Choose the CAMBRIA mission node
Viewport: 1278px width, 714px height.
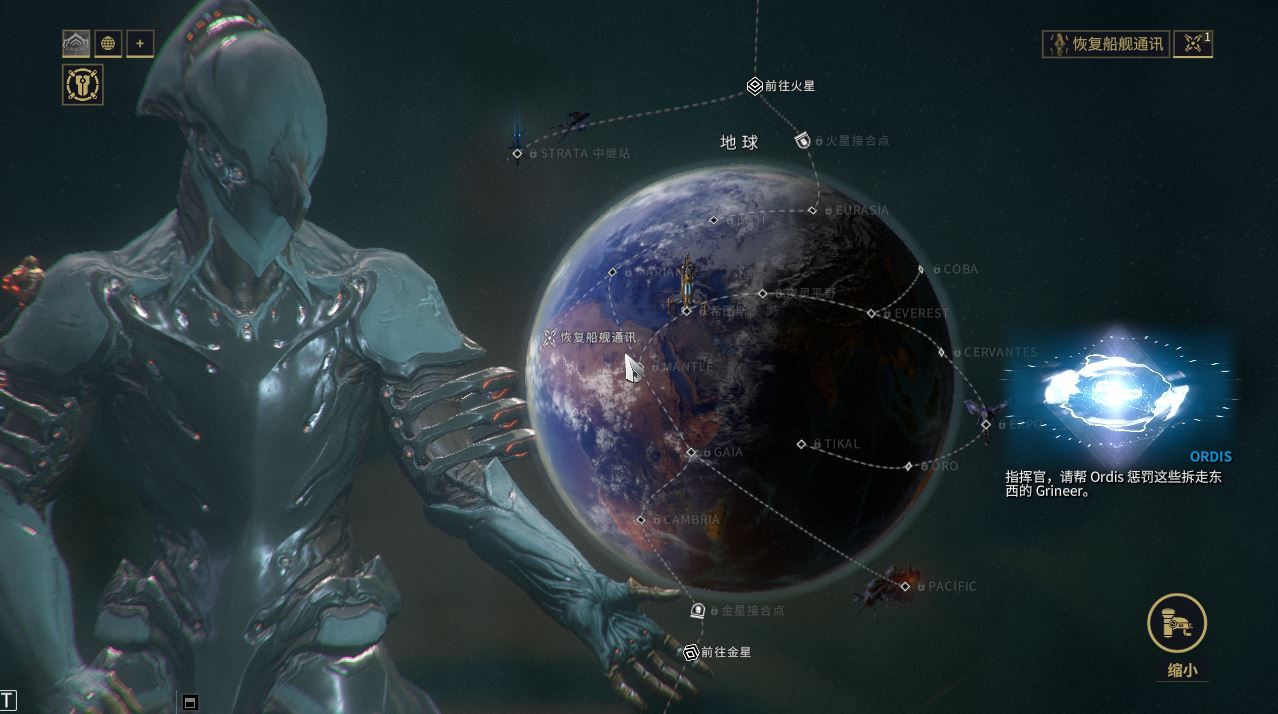(641, 520)
